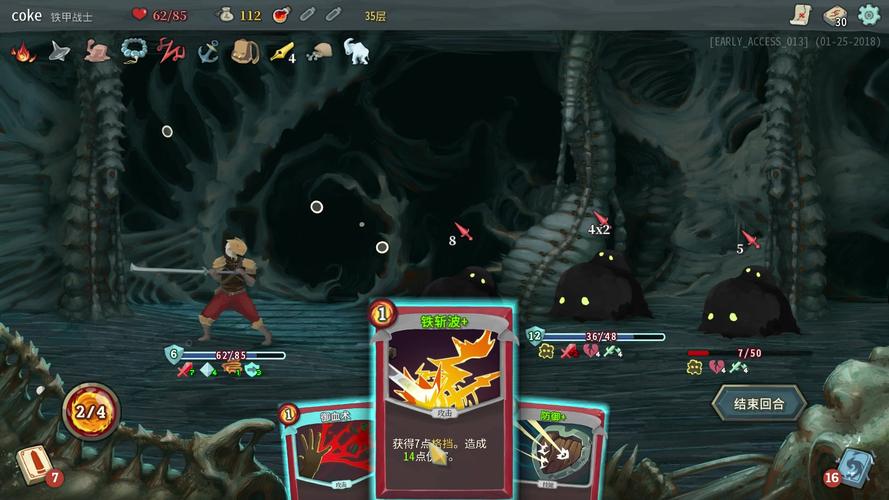Use the red potion in the top bar
This screenshot has width=889, height=500.
281,15
